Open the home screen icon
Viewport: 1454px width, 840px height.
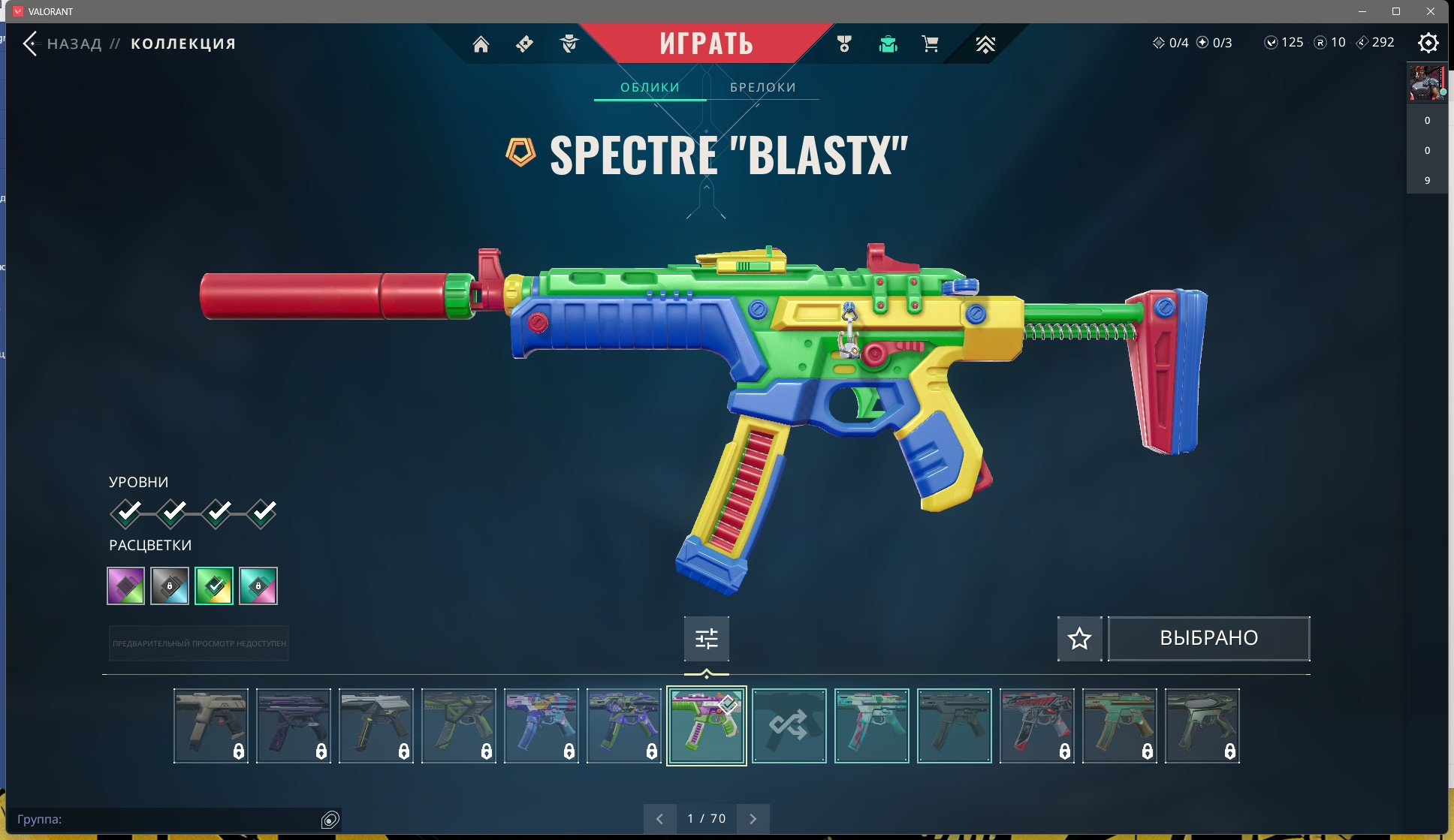pos(481,44)
